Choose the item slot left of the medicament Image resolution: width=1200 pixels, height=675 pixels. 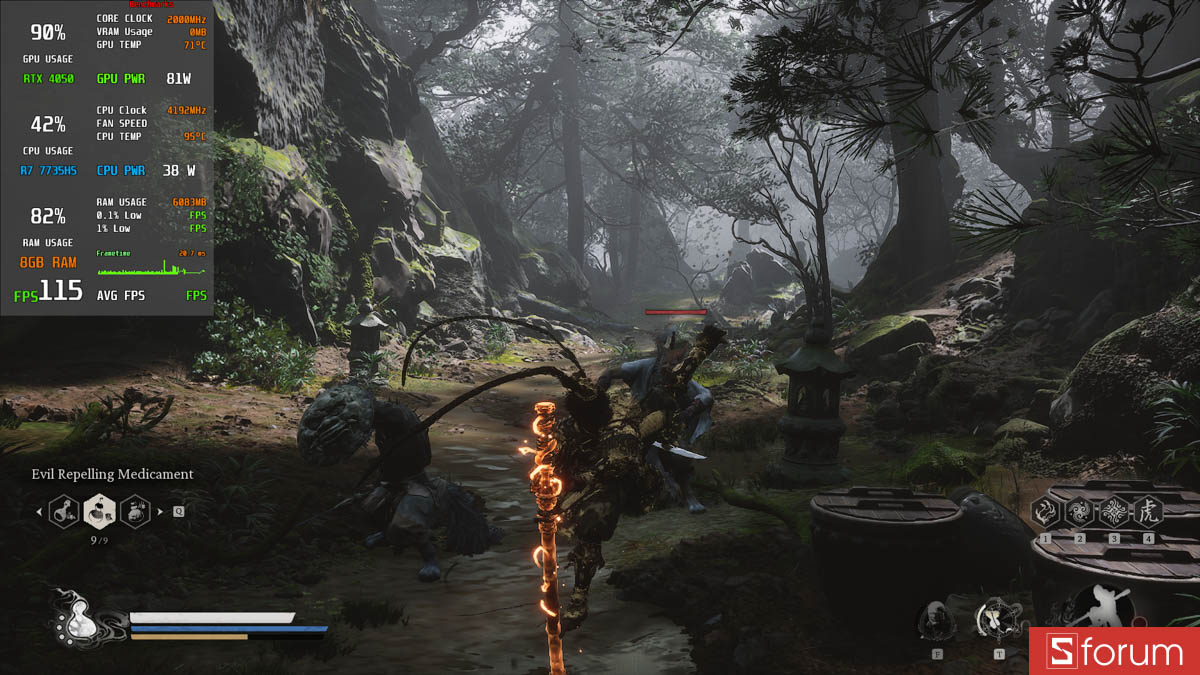tap(64, 512)
